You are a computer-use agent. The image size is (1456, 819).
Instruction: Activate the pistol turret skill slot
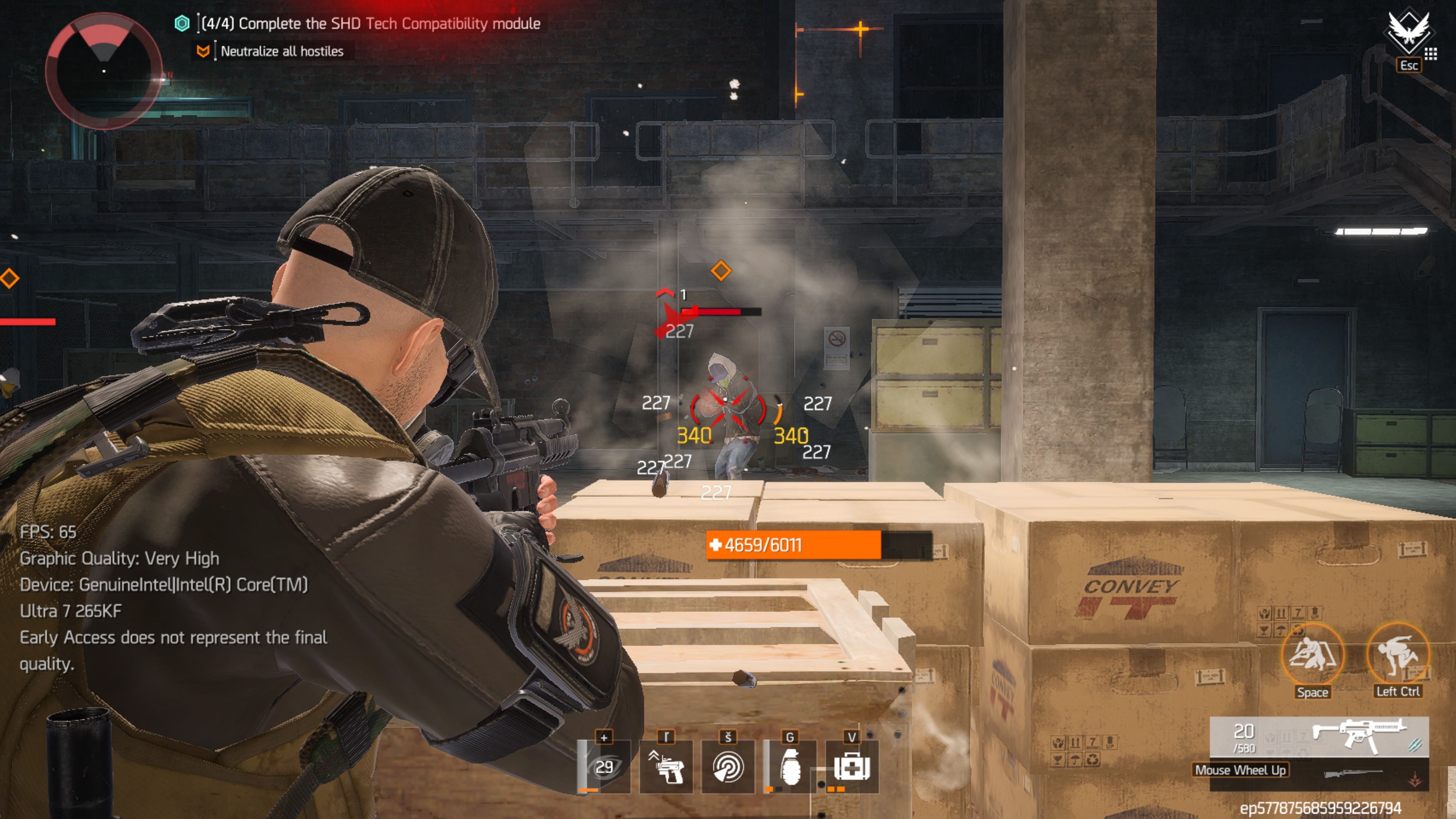tap(666, 766)
